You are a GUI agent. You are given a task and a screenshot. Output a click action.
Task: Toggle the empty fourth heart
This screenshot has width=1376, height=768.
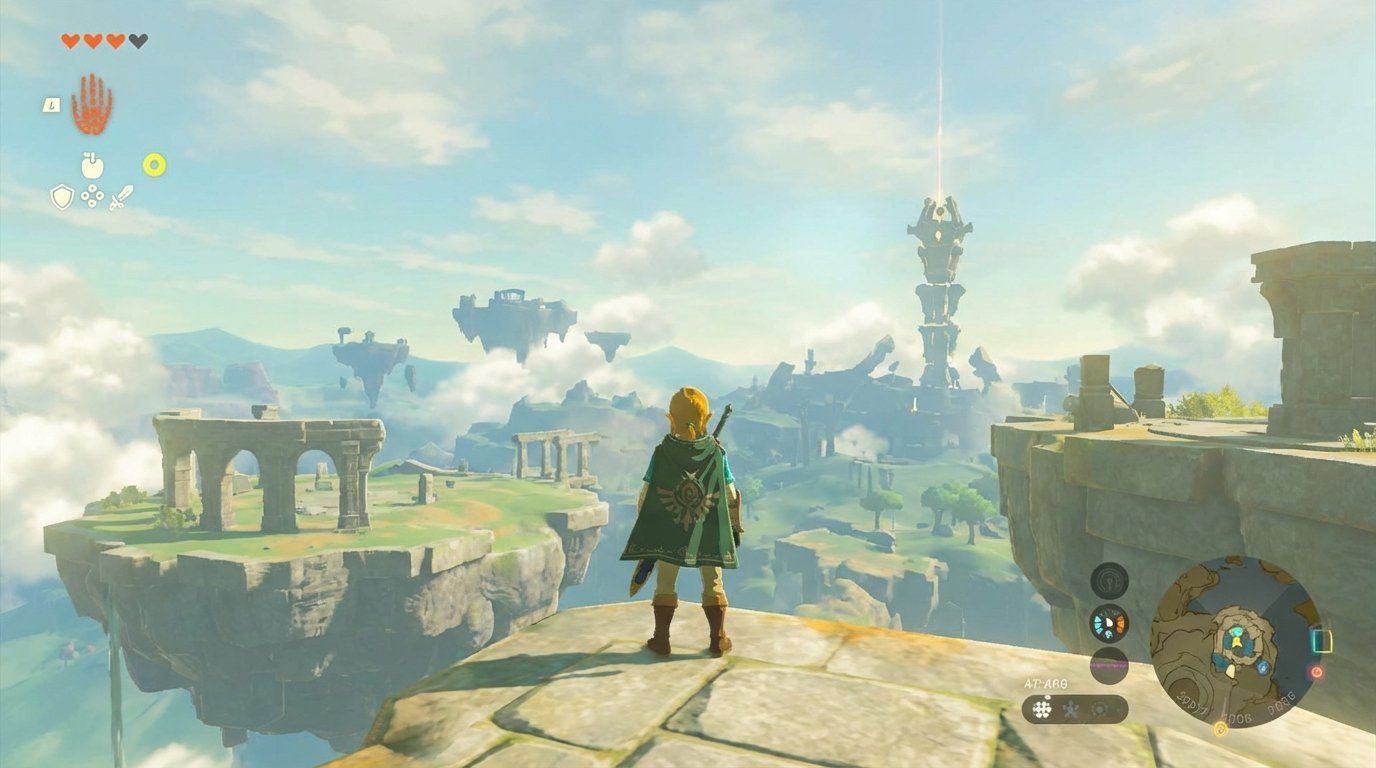point(136,41)
